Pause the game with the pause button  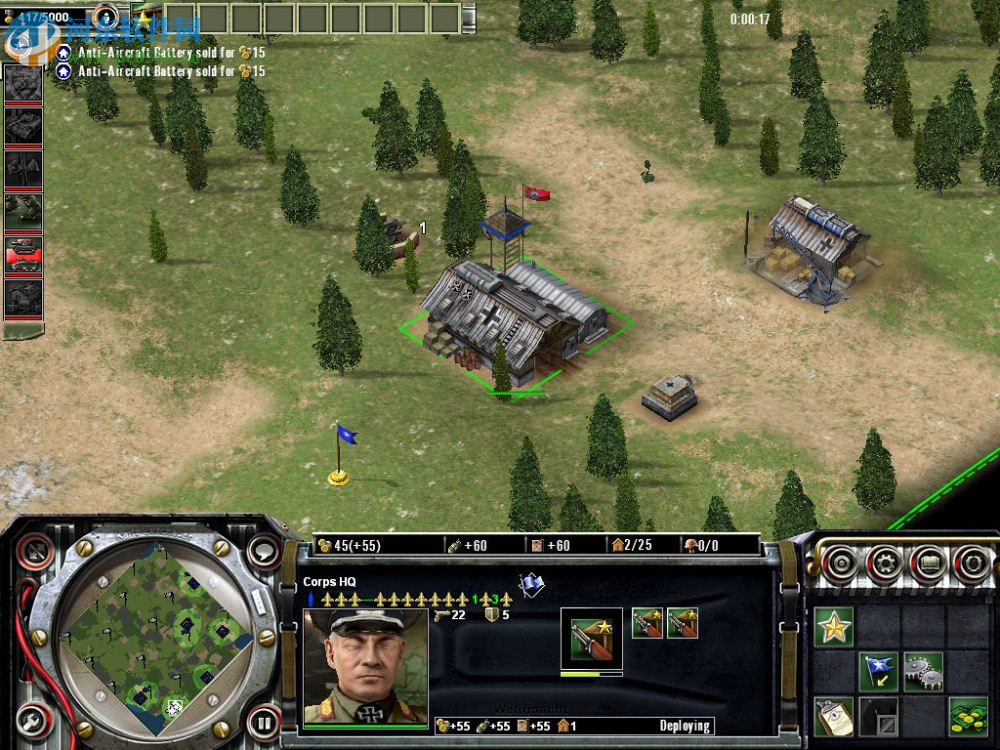263,721
